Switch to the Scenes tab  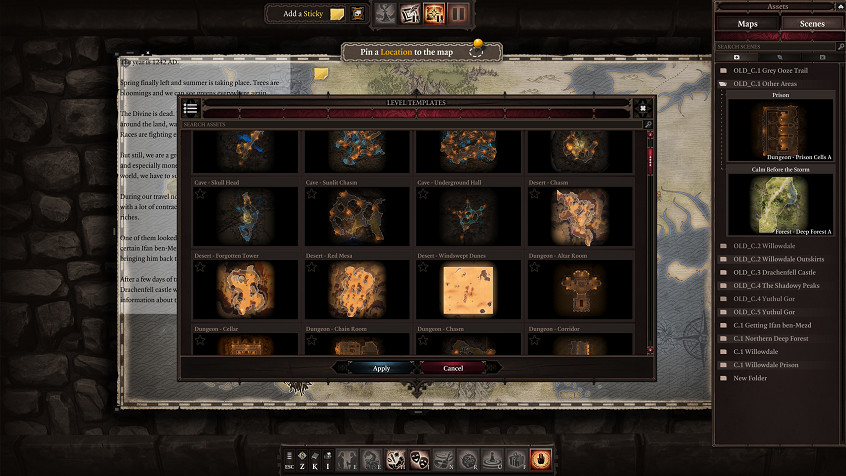click(x=811, y=23)
